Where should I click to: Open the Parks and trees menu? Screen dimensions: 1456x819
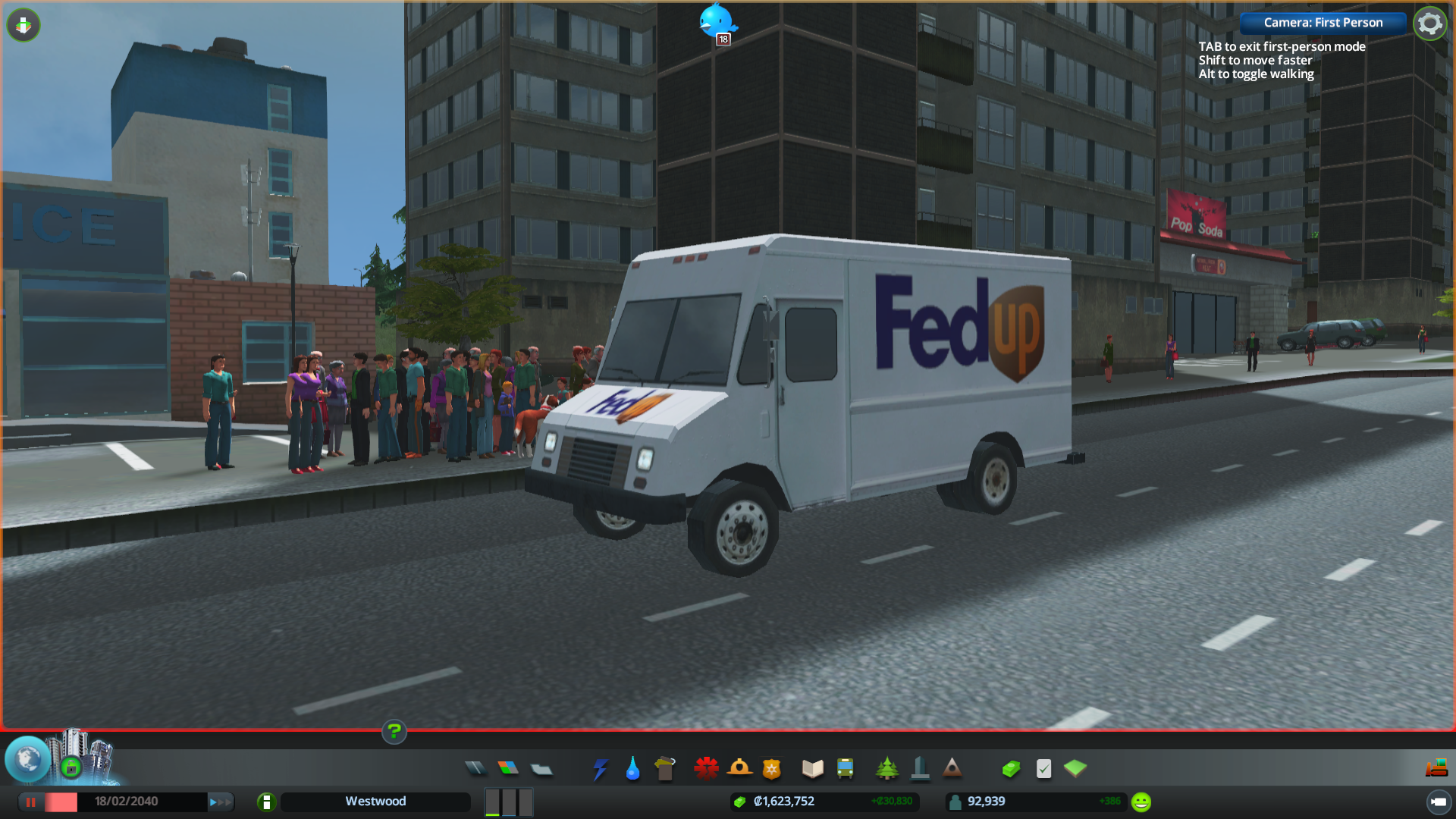click(886, 769)
